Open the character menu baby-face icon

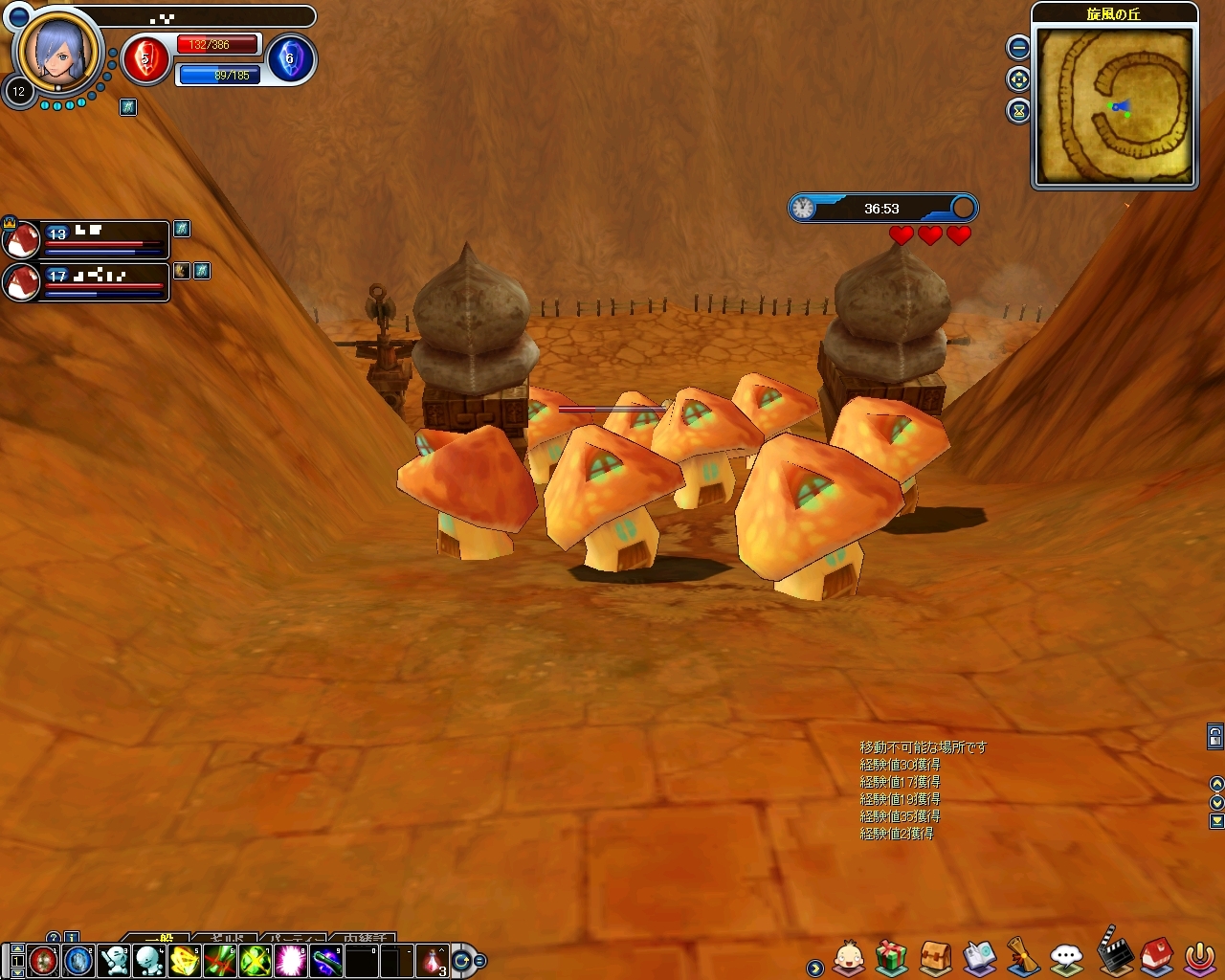[849, 956]
